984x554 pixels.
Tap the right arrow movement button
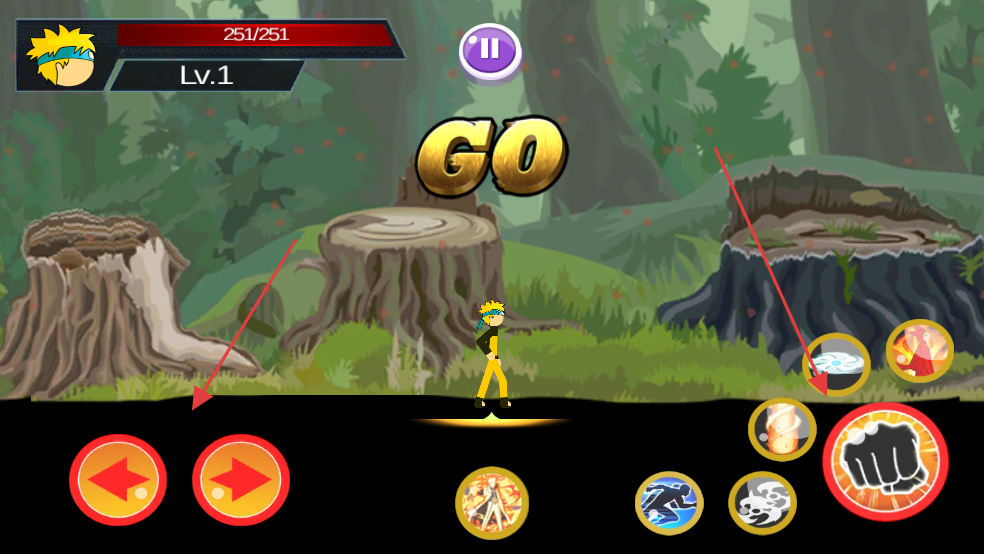pos(241,481)
